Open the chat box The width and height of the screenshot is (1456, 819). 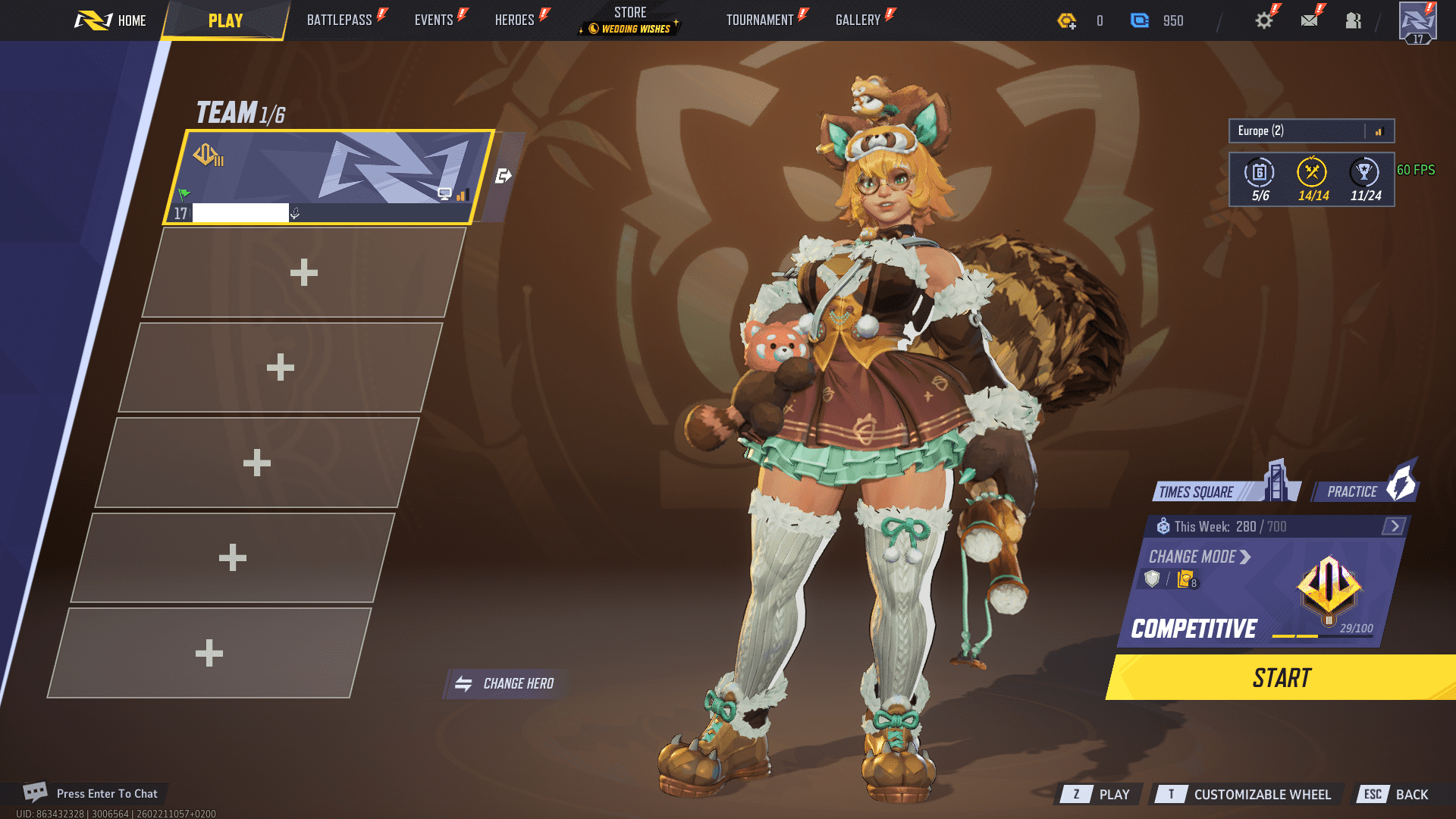coord(91,793)
